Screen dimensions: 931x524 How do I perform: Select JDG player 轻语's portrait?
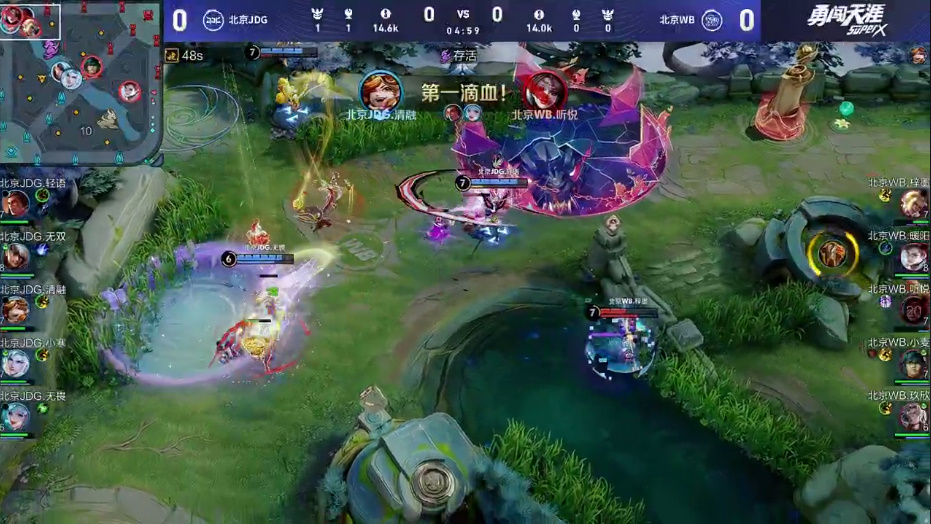[15, 206]
